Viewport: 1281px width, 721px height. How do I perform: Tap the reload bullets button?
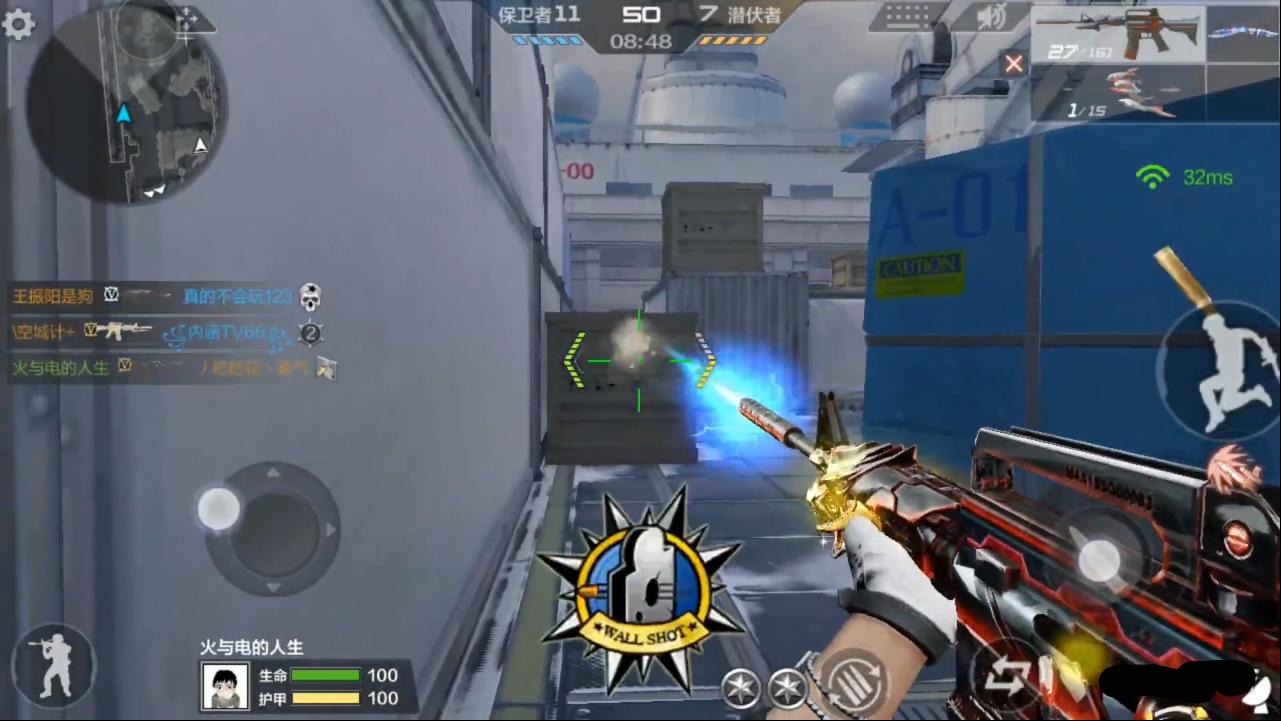coord(852,679)
